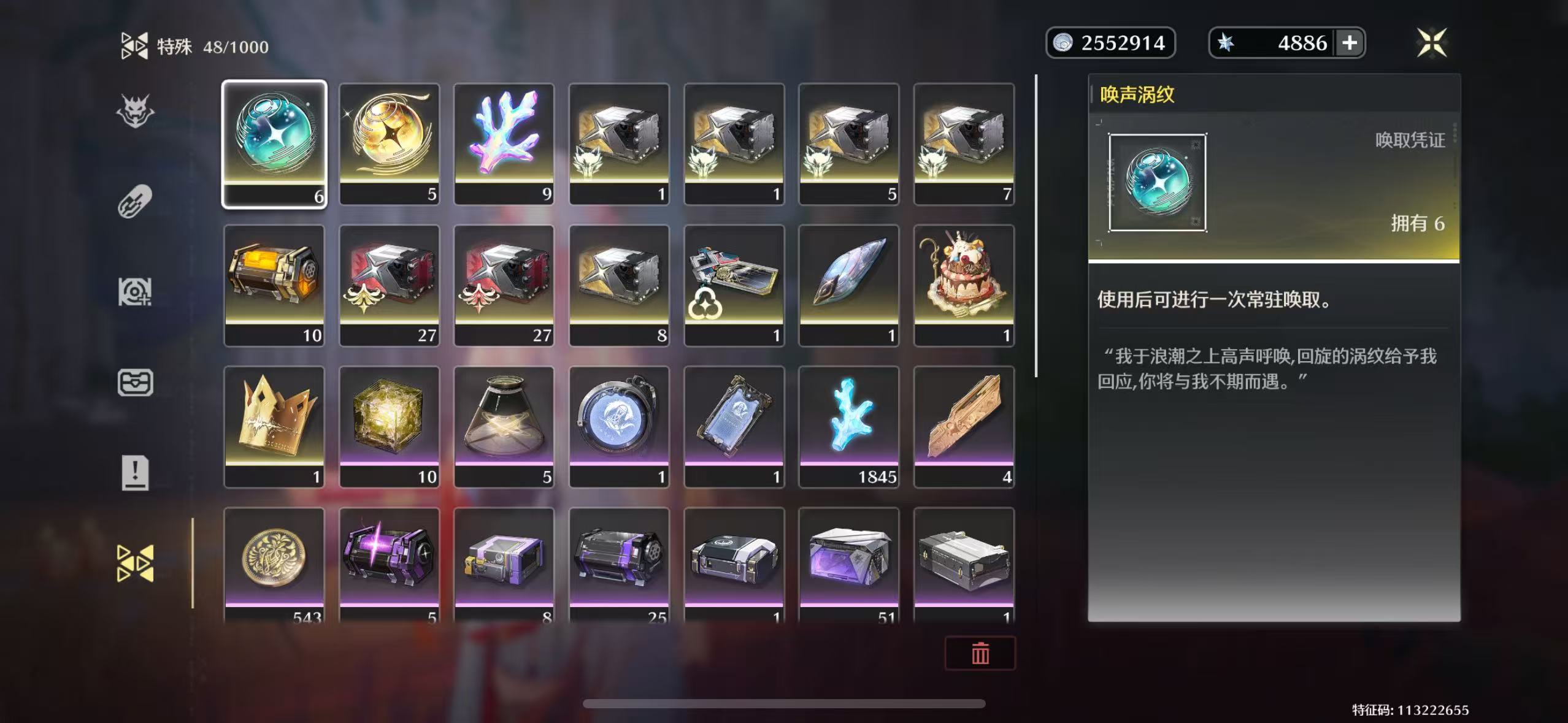Switch to the exclamation document quest items tab
1568x723 pixels.
[135, 473]
